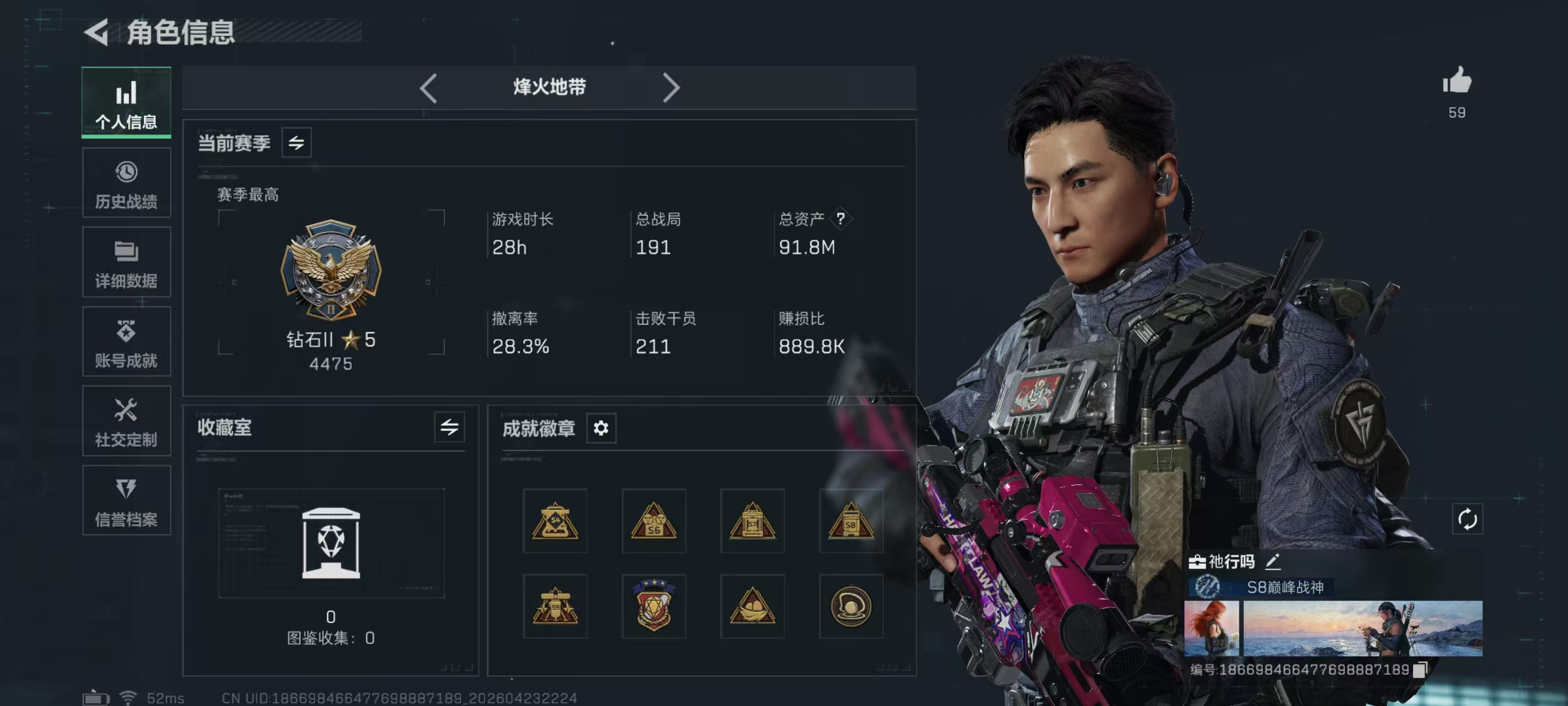
Task: Open the 社交定制 tab
Action: (126, 421)
